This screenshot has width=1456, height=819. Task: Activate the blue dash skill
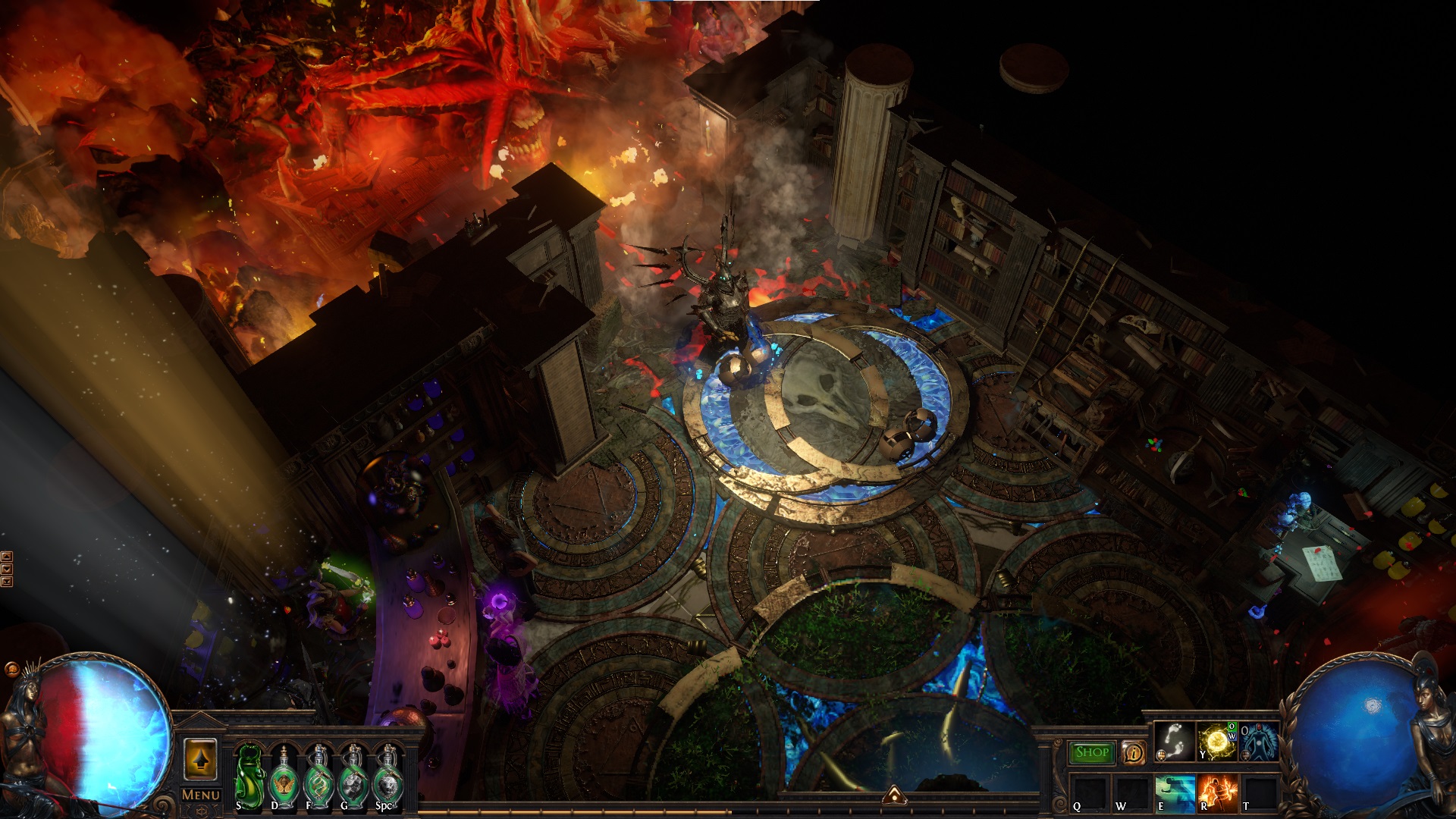coord(1175,792)
